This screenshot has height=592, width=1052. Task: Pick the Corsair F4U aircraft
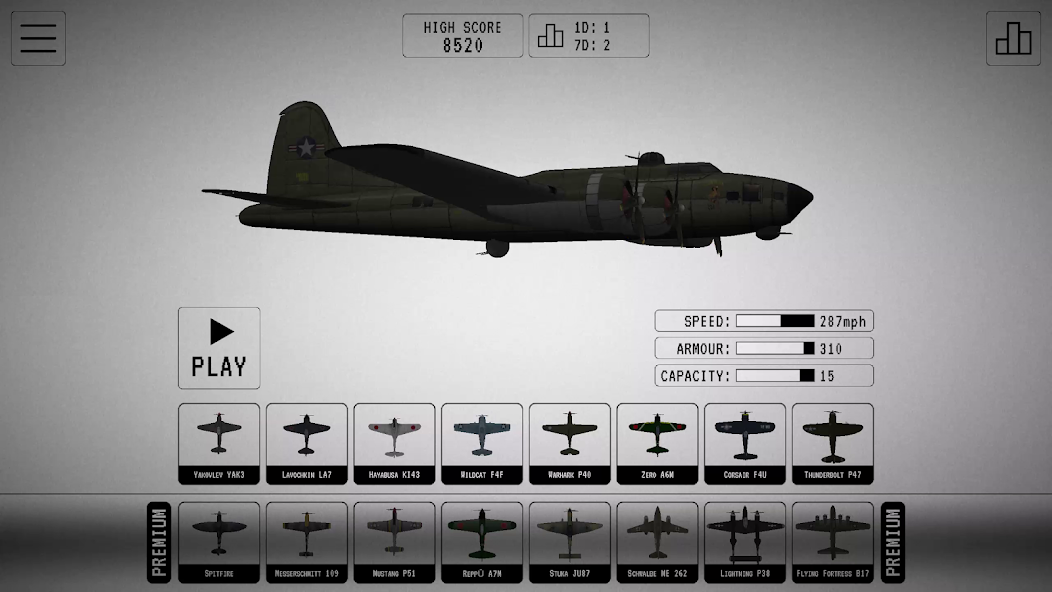745,443
